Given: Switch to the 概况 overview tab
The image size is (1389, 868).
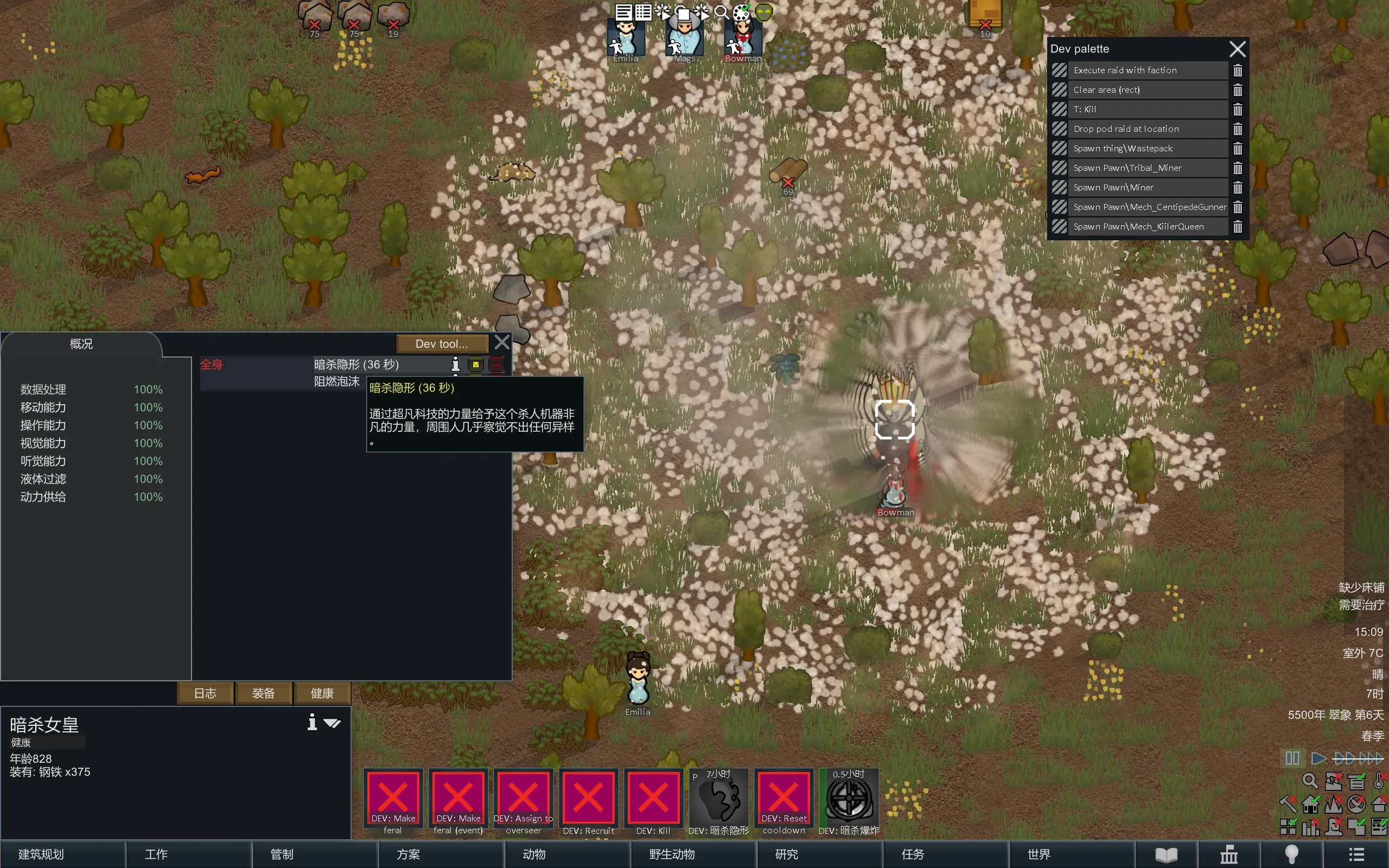Looking at the screenshot, I should click(x=81, y=344).
